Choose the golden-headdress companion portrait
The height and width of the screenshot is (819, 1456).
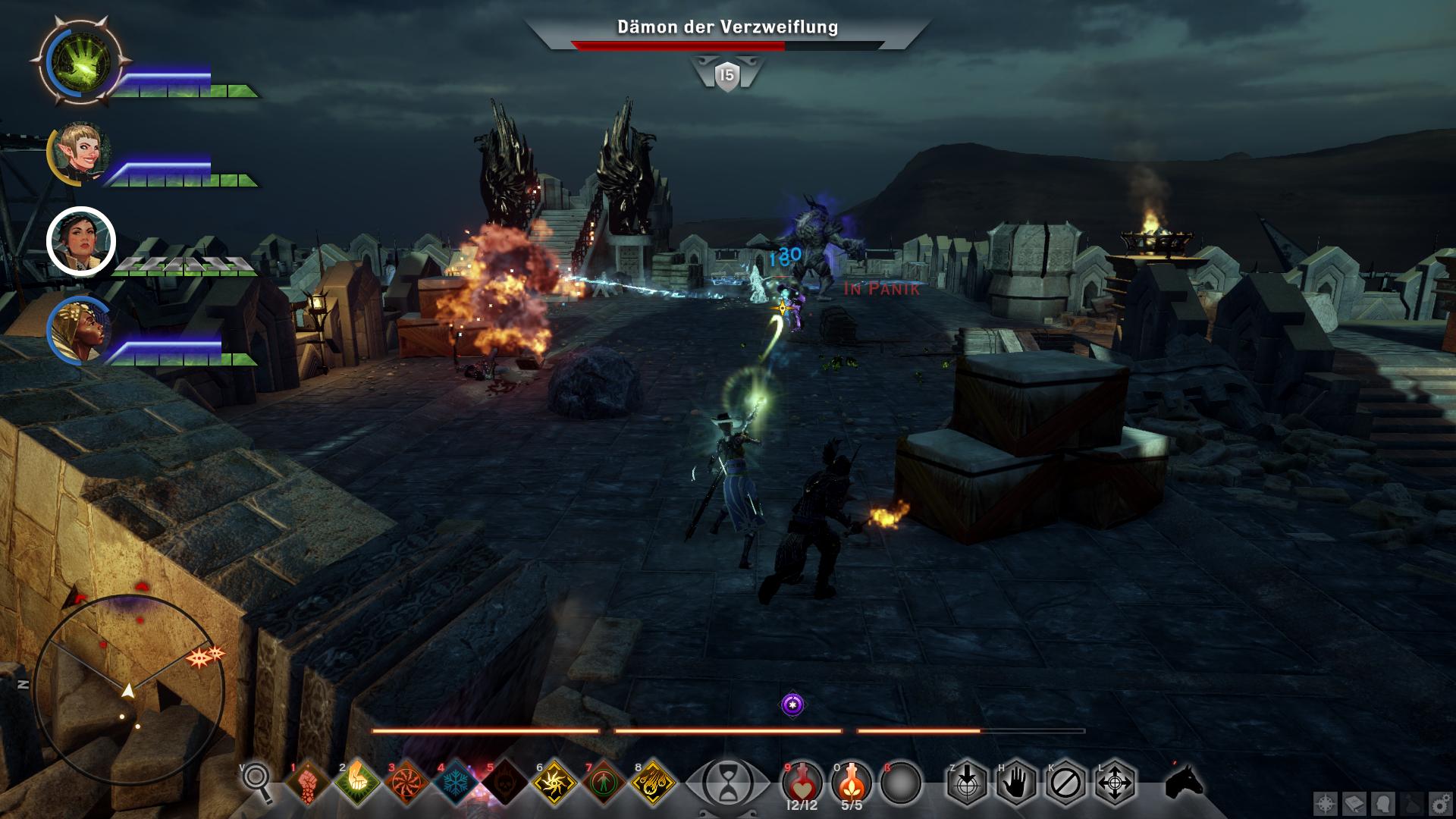coord(80,331)
